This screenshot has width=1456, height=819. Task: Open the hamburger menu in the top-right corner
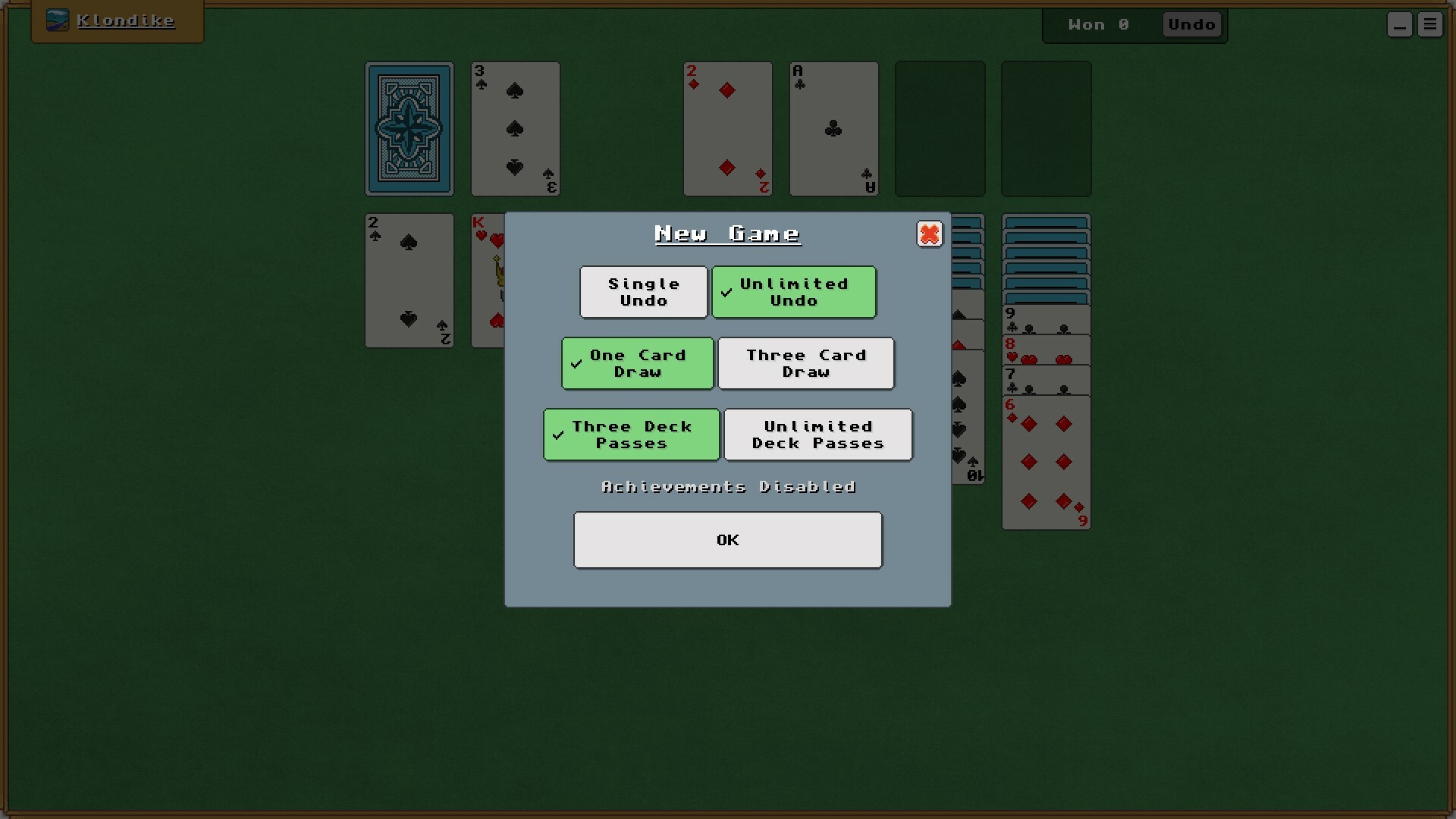pos(1431,24)
